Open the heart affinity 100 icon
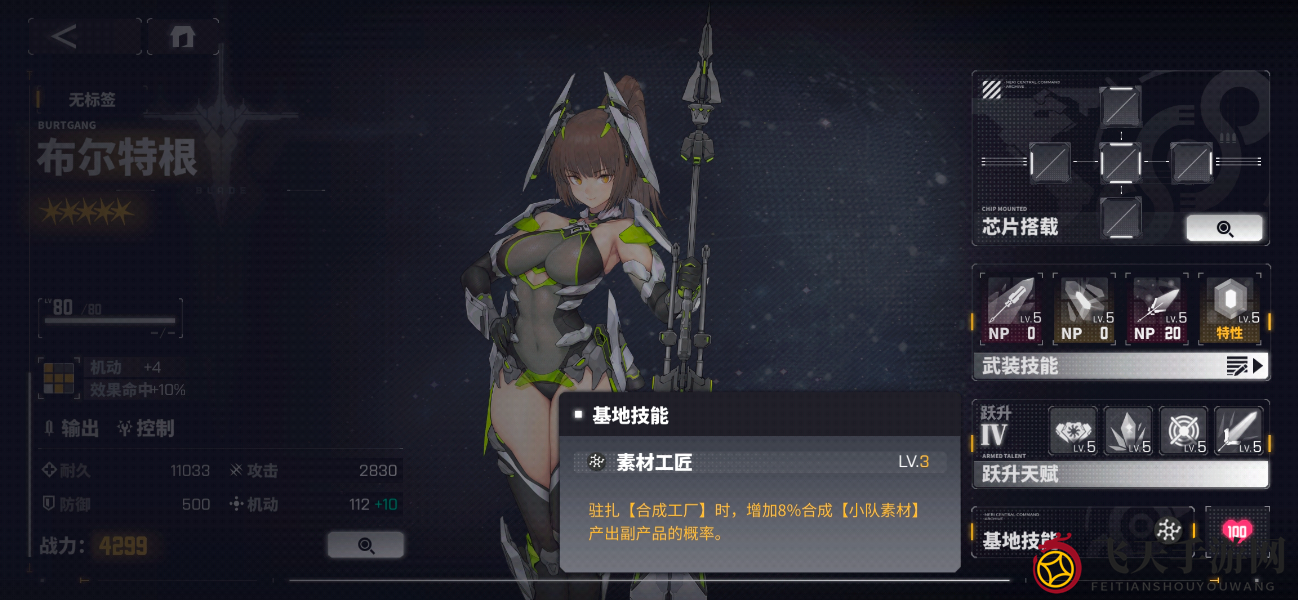The image size is (1298, 600). pyautogui.click(x=1237, y=531)
